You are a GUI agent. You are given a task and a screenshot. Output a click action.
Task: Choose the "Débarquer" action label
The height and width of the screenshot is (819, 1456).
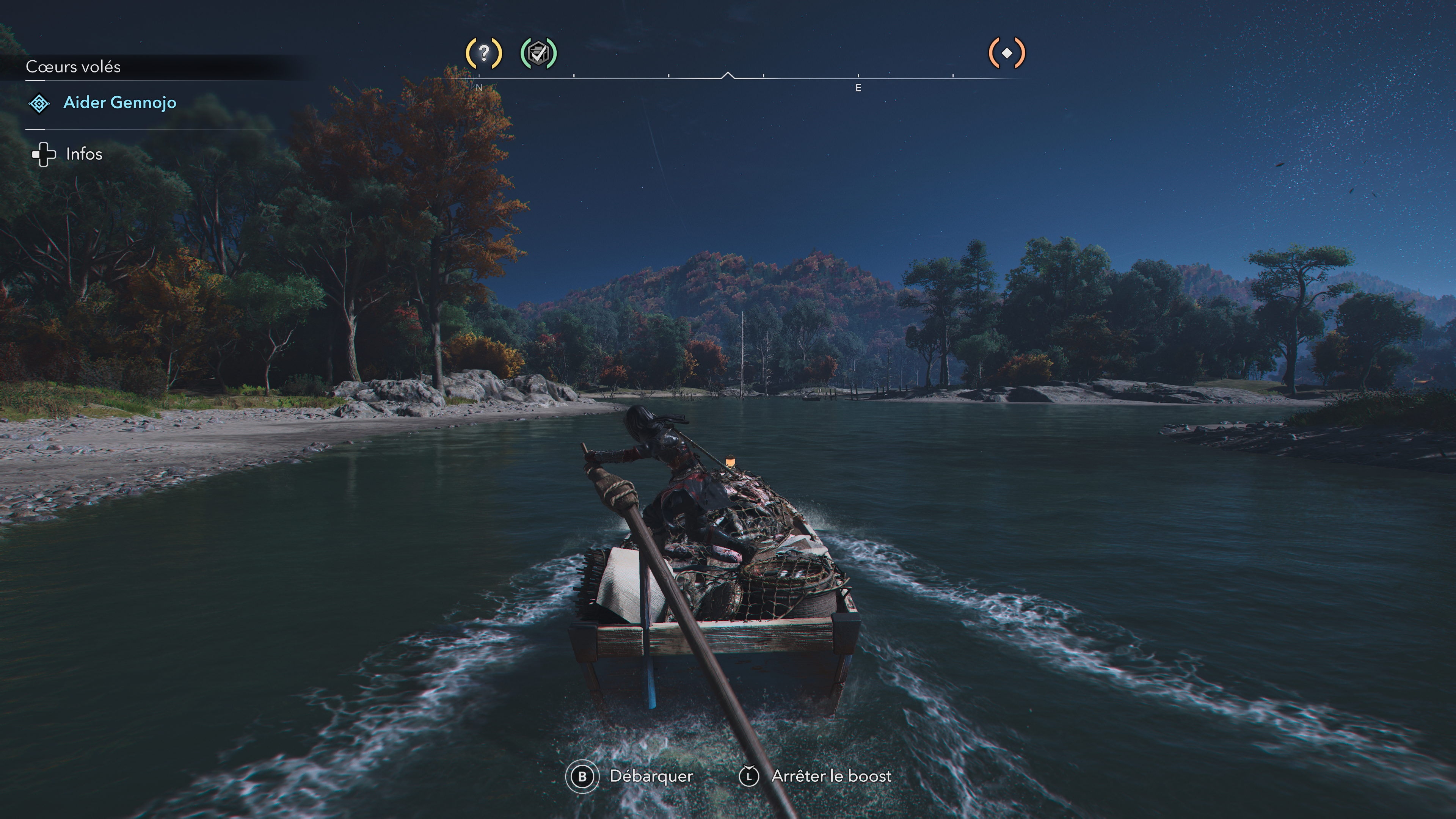651,776
